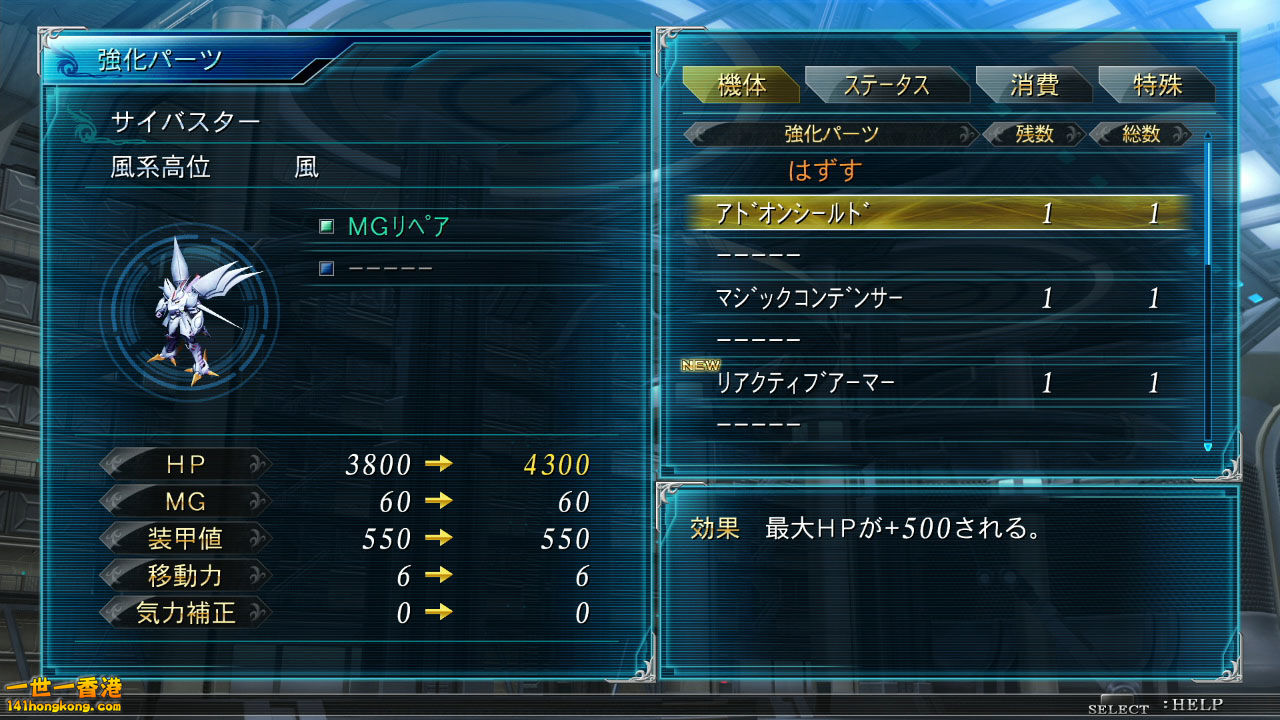Choose the はずす remove option

coord(824,171)
